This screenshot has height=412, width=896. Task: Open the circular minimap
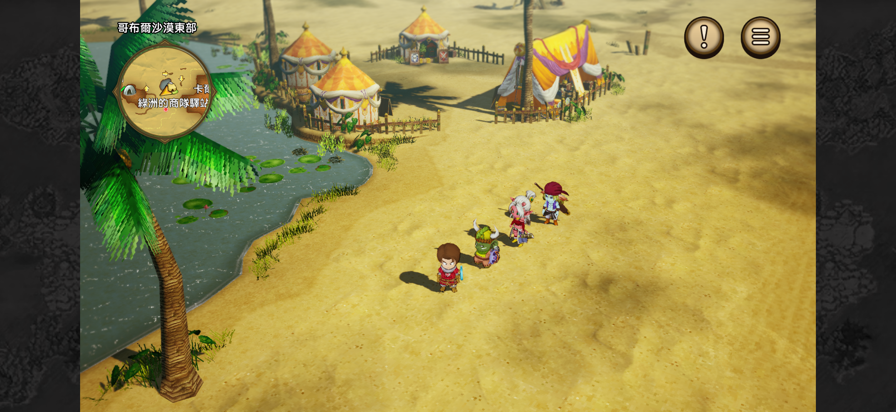[x=165, y=91]
